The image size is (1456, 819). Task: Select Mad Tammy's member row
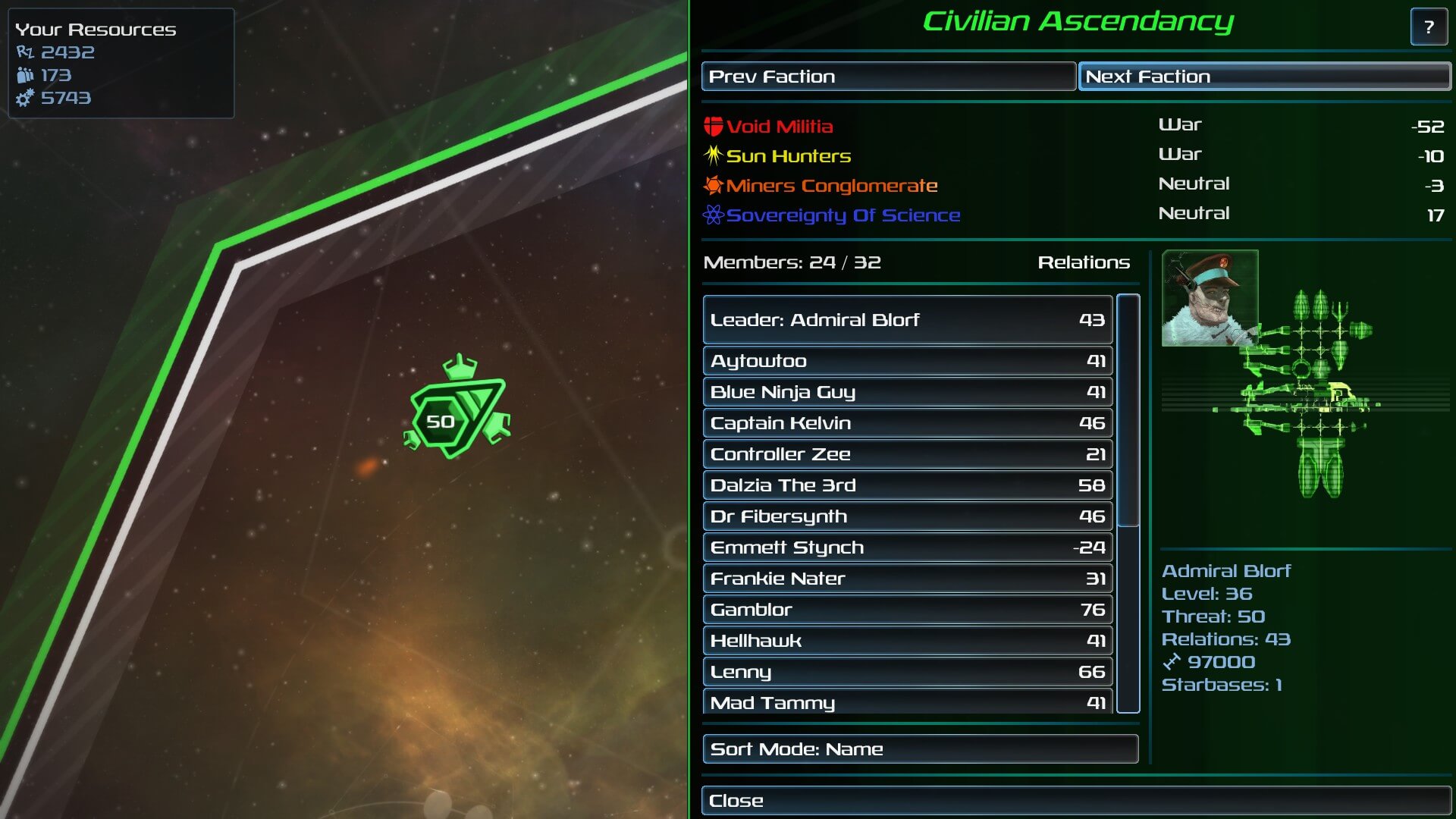907,702
